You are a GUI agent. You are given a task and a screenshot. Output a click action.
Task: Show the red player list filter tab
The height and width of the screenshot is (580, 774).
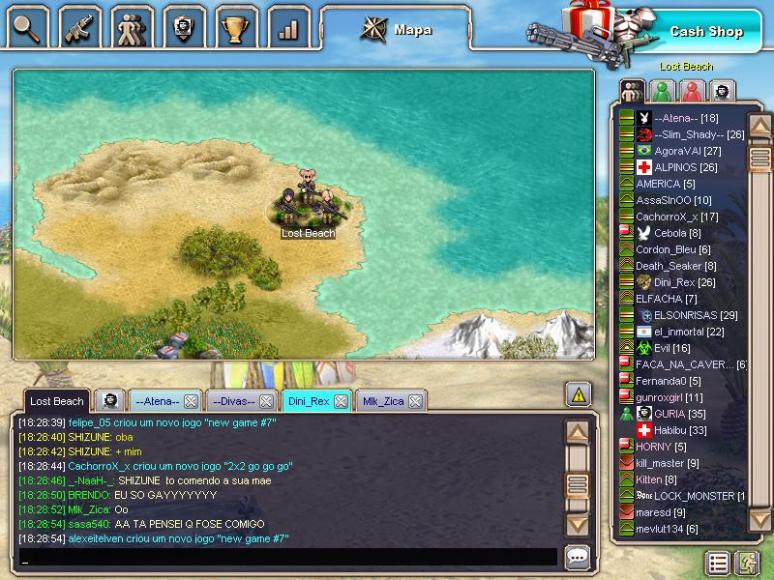point(691,91)
